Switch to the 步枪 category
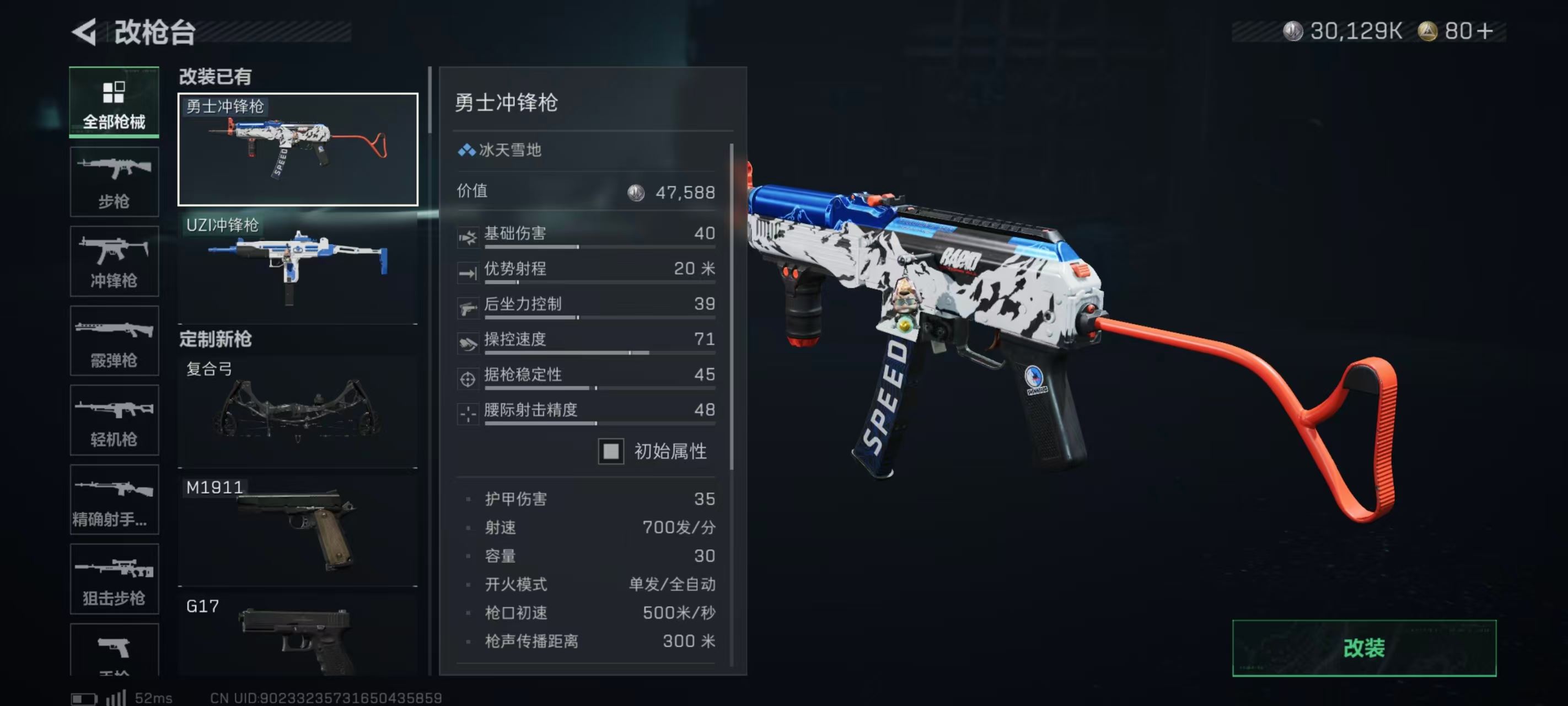1568x706 pixels. (x=114, y=181)
